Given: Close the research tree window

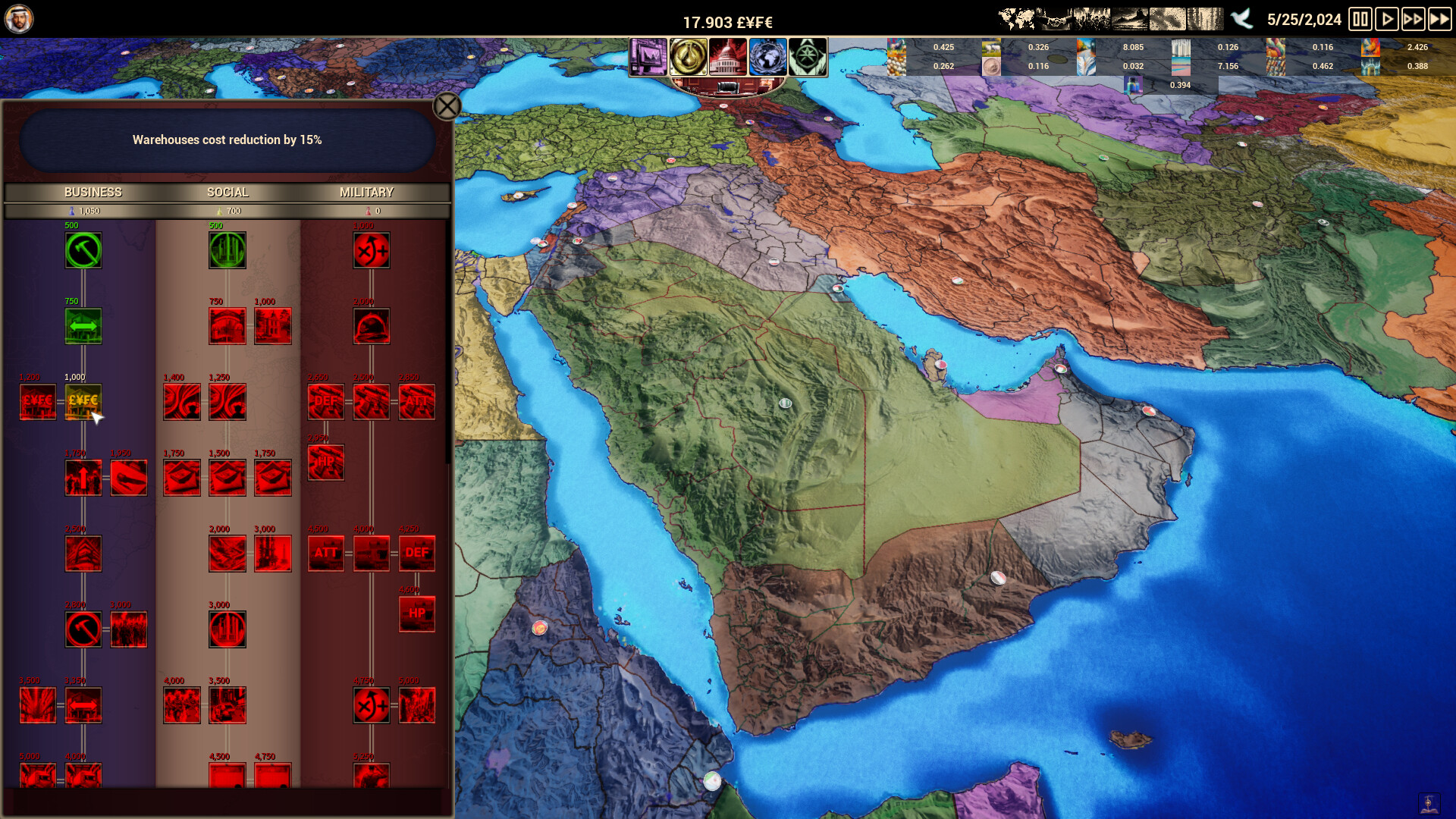Looking at the screenshot, I should point(447,107).
